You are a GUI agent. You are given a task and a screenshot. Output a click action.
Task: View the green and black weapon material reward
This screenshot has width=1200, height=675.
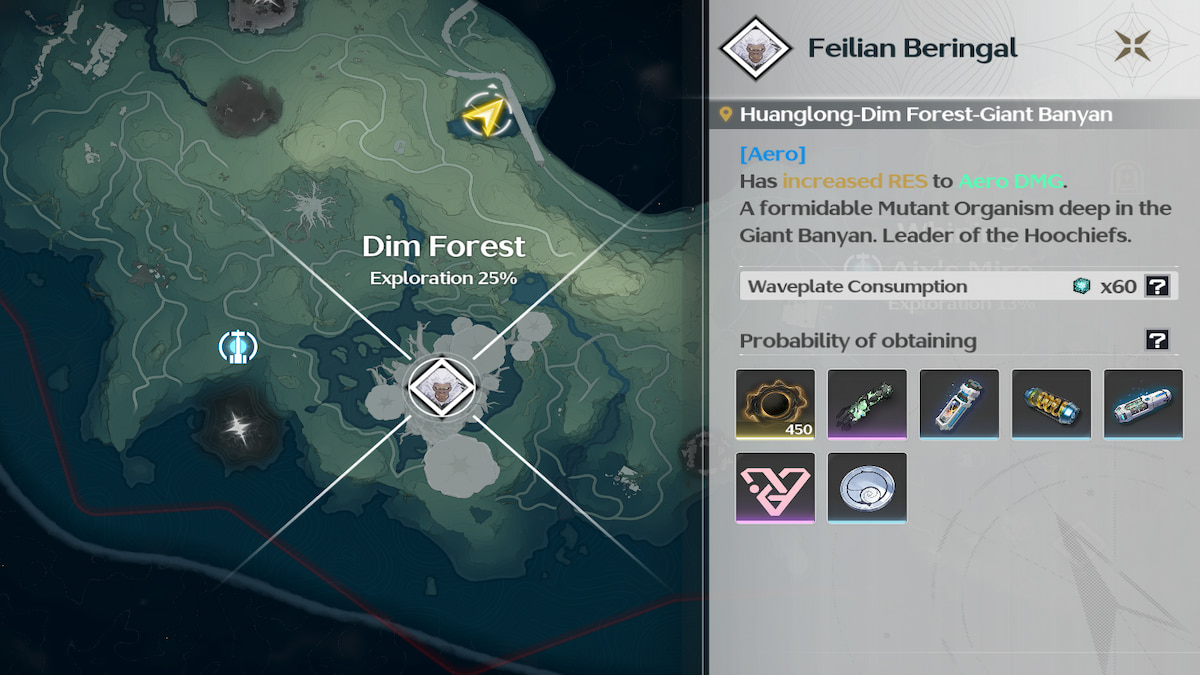pyautogui.click(x=867, y=405)
